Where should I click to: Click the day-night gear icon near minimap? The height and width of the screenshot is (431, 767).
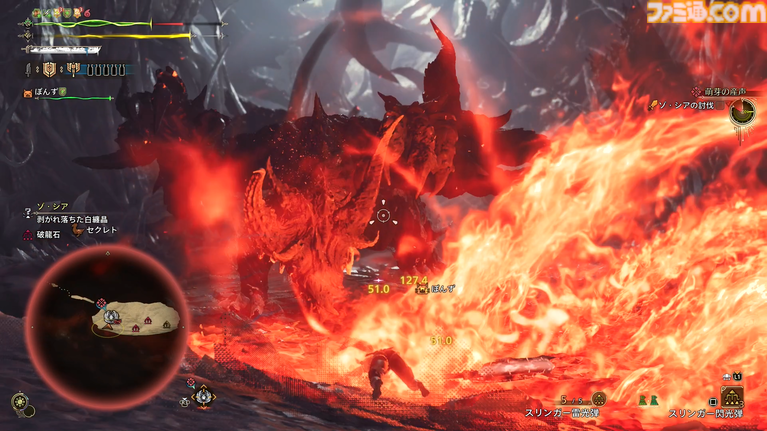(x=21, y=403)
